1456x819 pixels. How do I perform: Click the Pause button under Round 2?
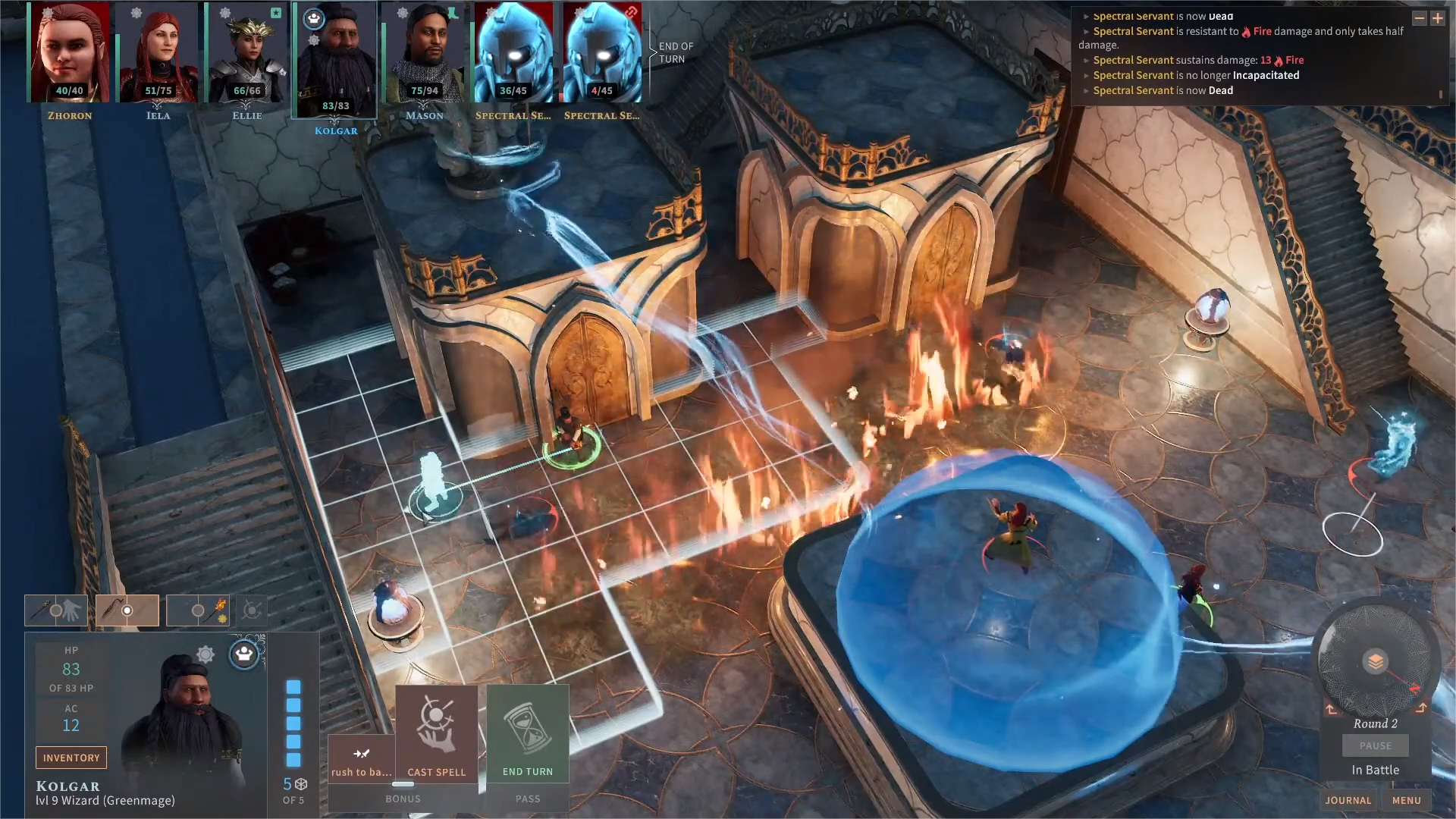[1375, 745]
